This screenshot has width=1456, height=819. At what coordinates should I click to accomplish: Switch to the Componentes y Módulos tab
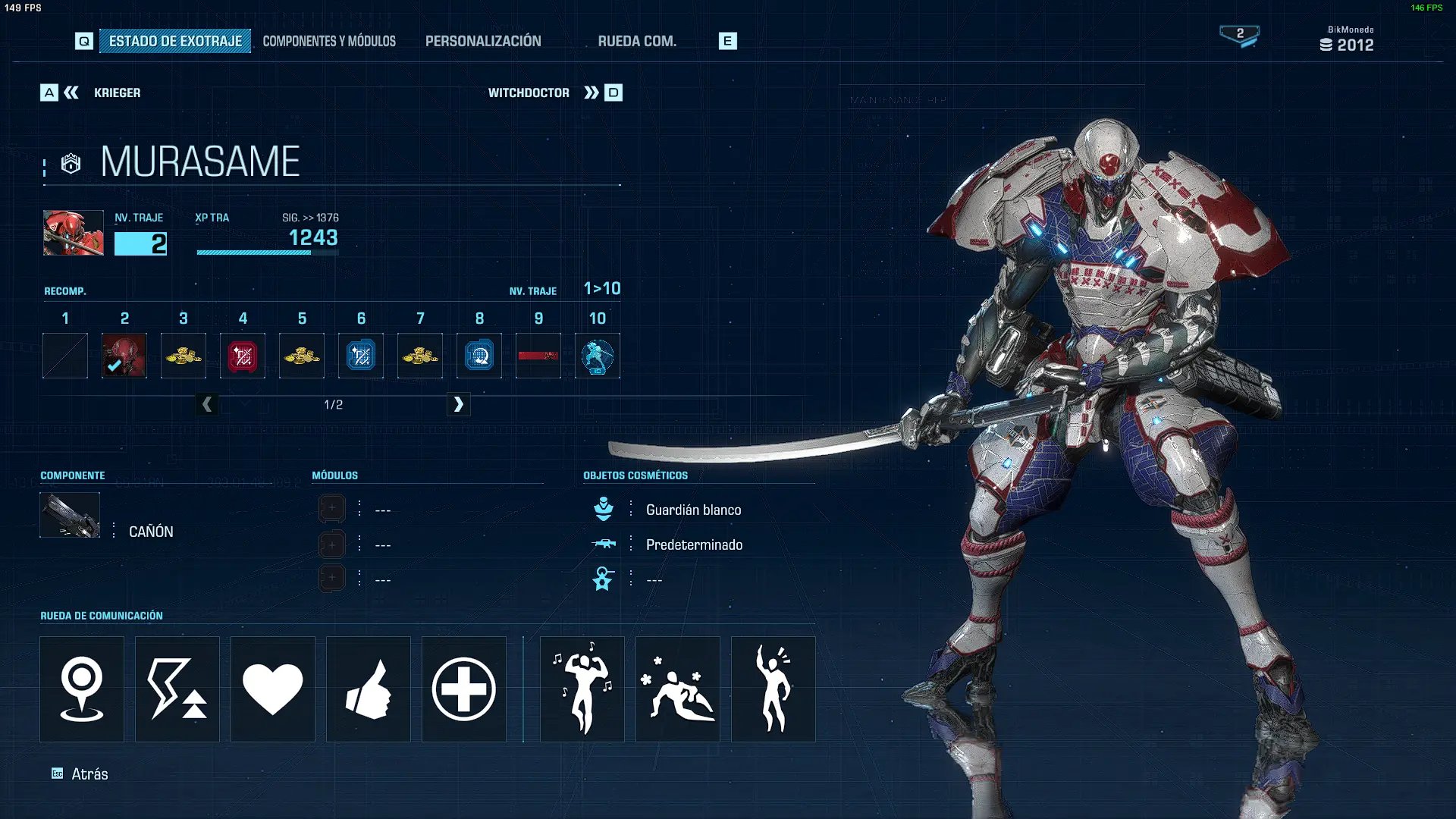[x=329, y=41]
